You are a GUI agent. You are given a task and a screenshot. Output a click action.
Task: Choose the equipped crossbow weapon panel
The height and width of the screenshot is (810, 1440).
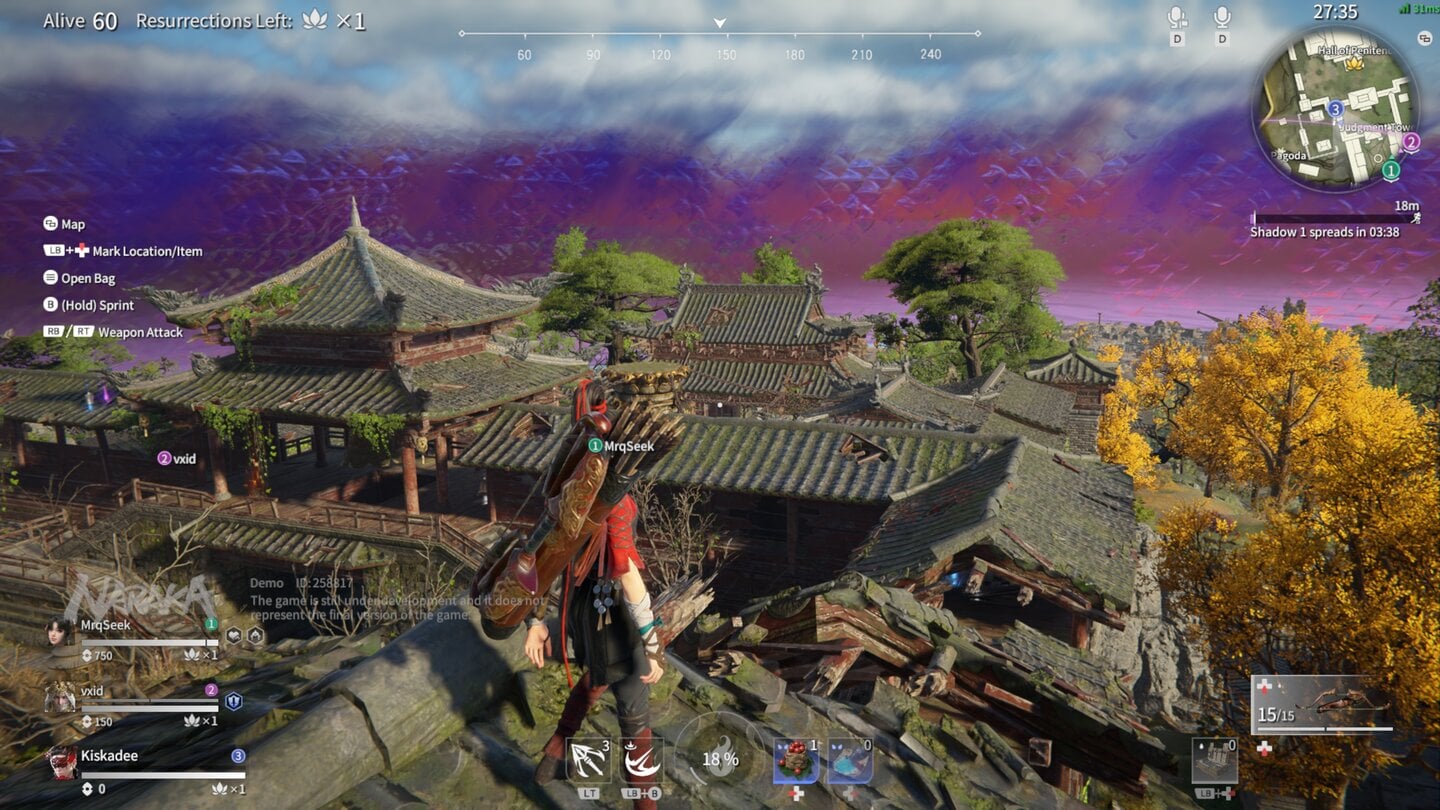click(1321, 704)
